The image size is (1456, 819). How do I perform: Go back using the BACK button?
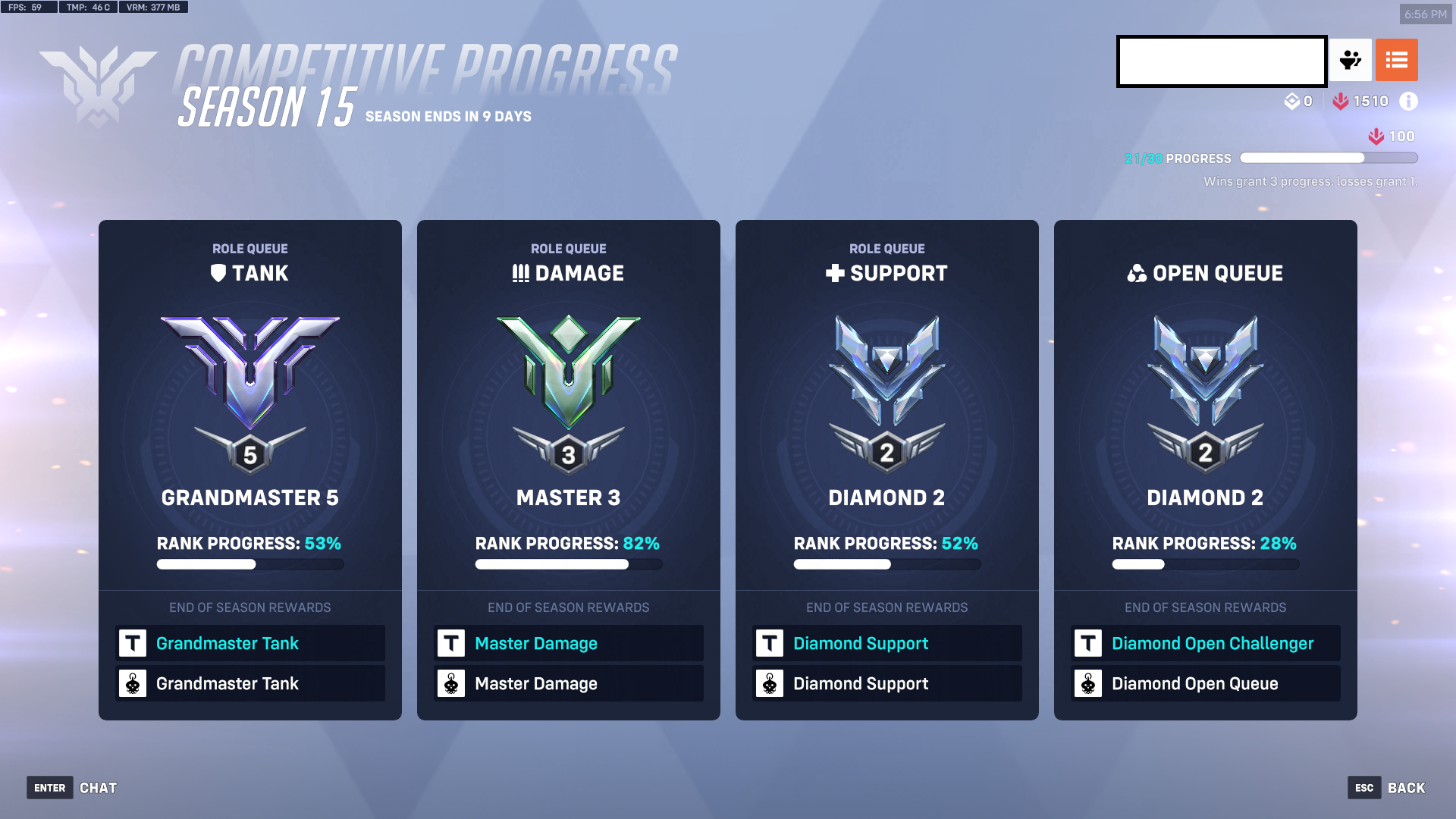pos(1407,788)
